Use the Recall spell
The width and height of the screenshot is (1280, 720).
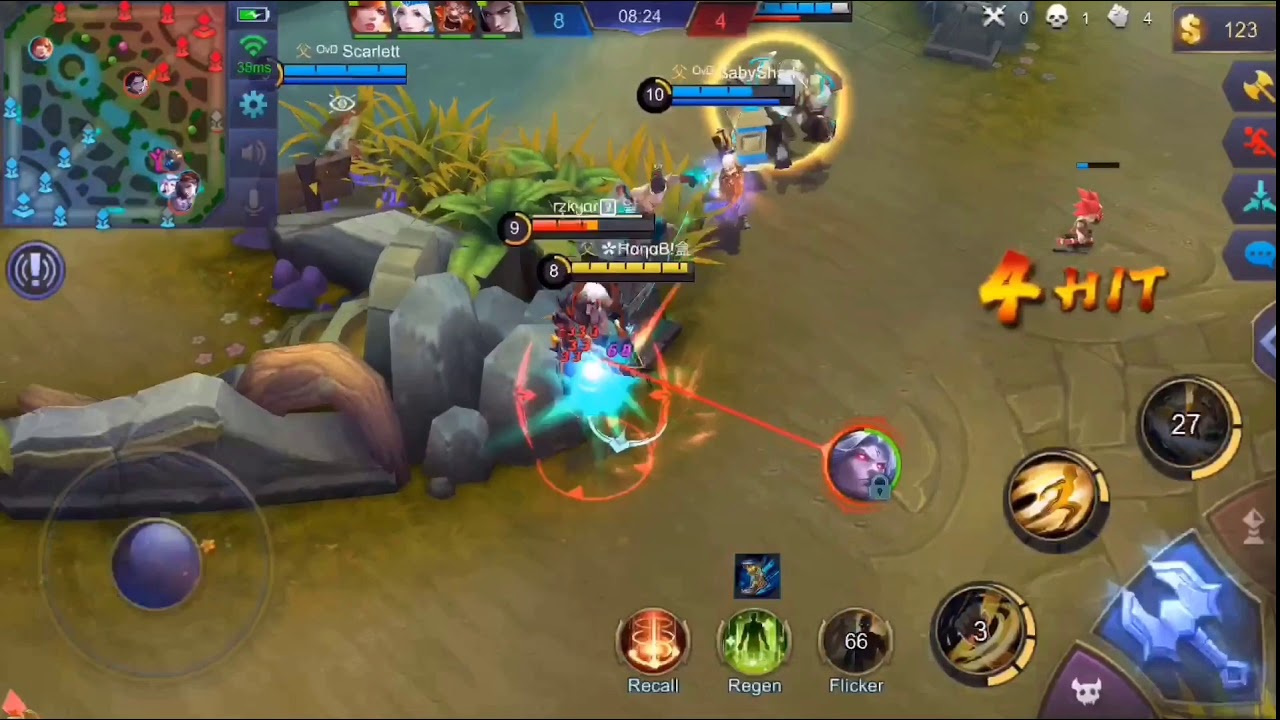pyautogui.click(x=653, y=641)
